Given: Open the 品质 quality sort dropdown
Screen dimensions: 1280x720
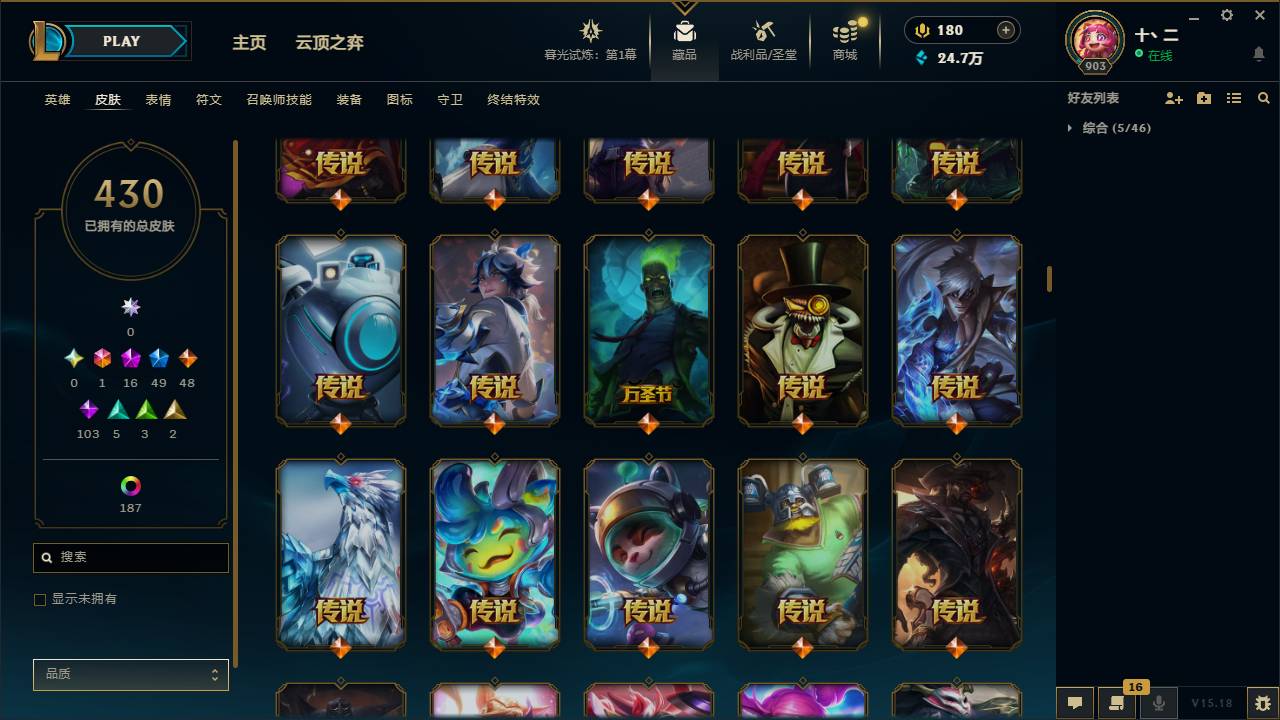Looking at the screenshot, I should tap(130, 674).
